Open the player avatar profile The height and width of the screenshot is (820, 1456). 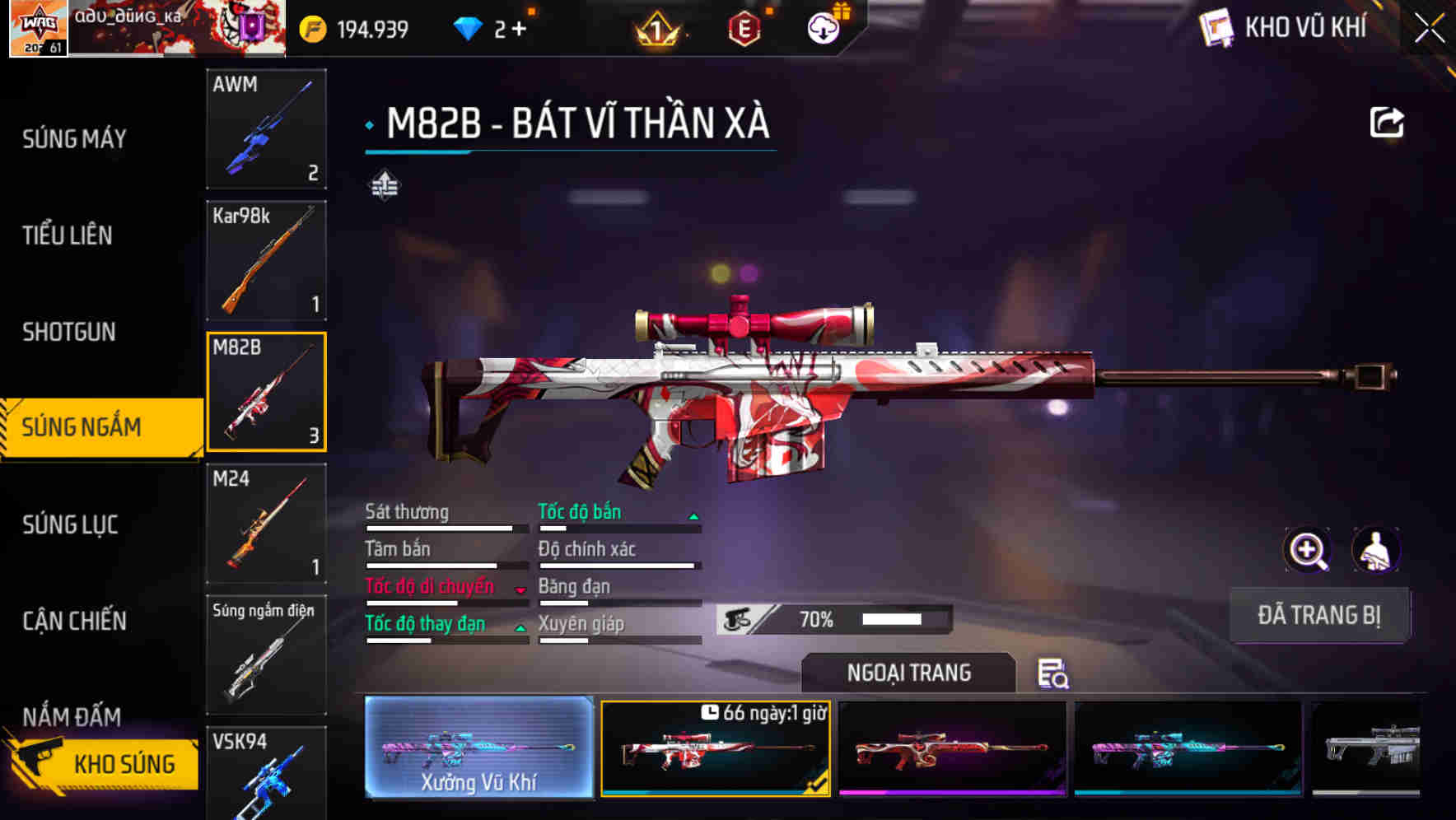tap(37, 29)
